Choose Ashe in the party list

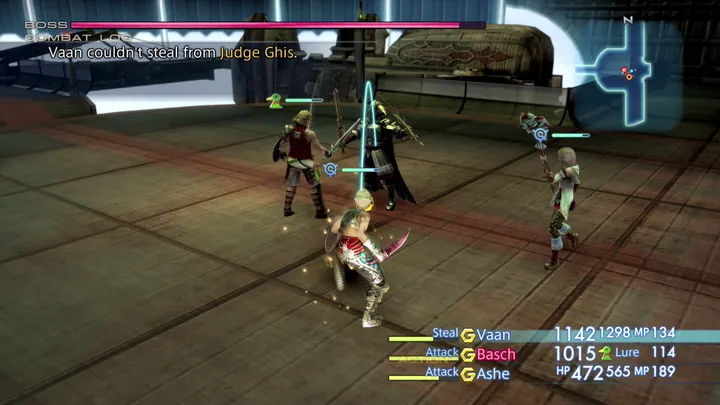pos(495,373)
